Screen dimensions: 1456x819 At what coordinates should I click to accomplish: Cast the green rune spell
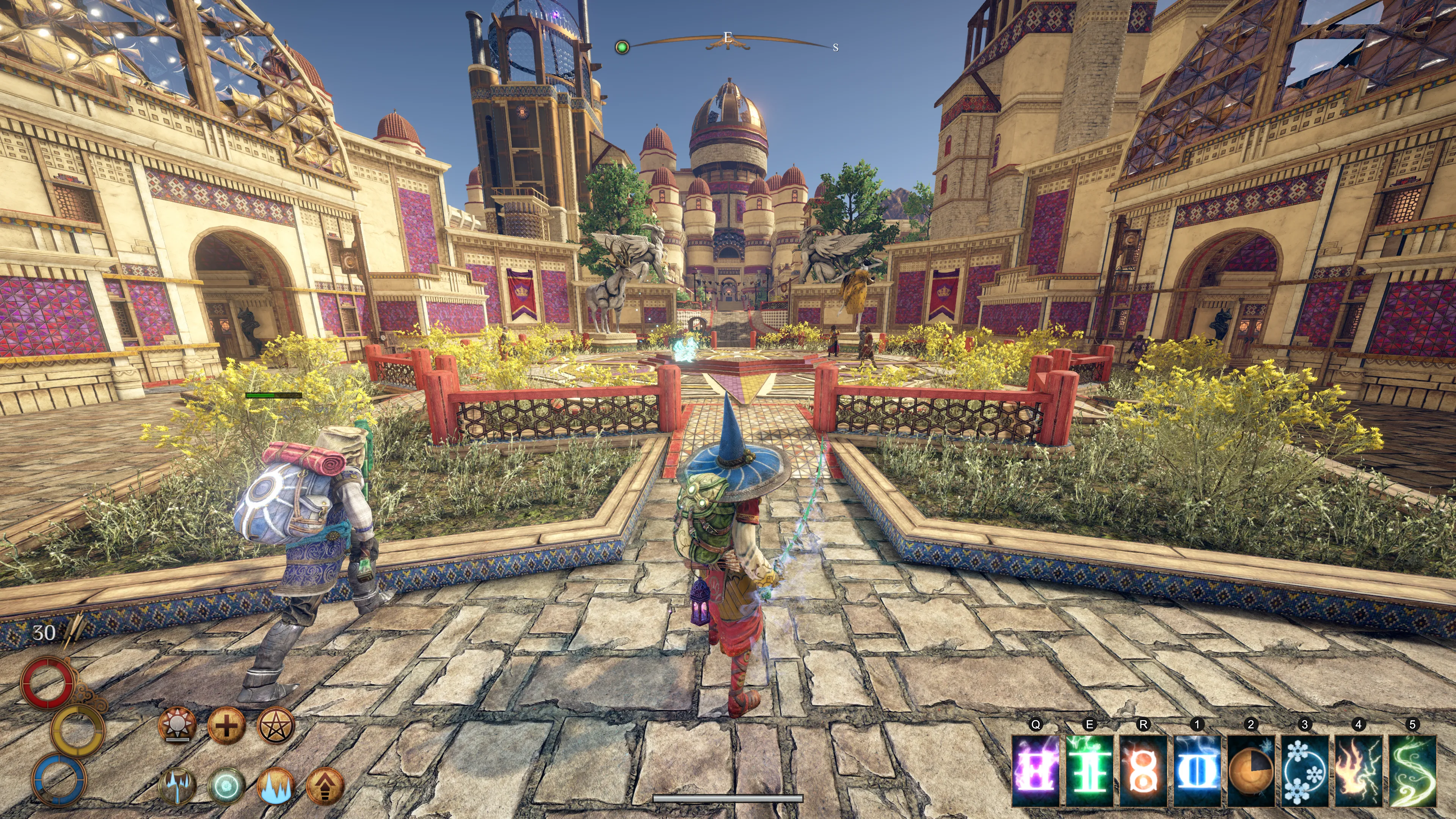pos(1089,770)
